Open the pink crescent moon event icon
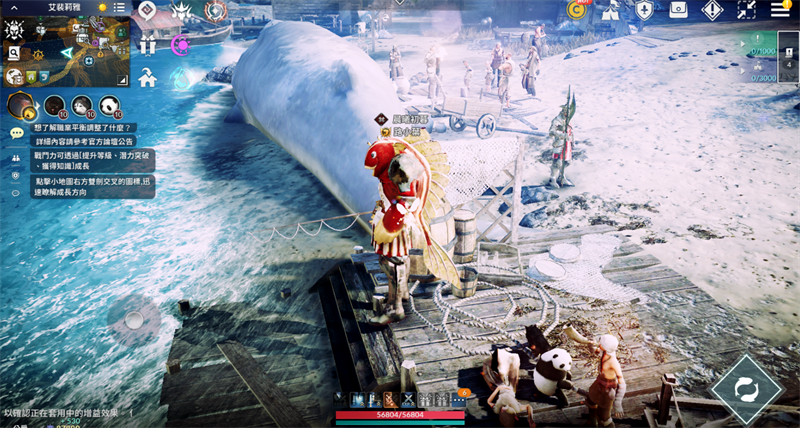 tap(181, 45)
